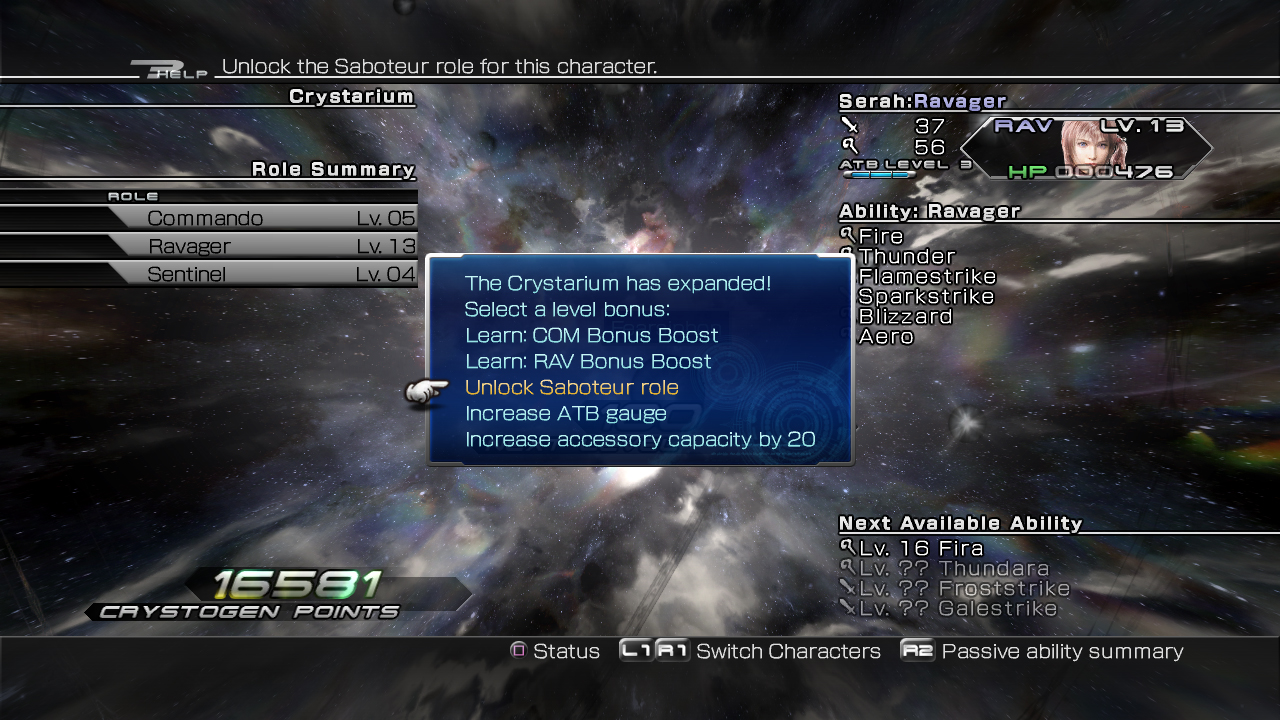Select the Lv. 16 Fira upcoming ability
Screen dimensions: 1280x720
pyautogui.click(x=920, y=548)
